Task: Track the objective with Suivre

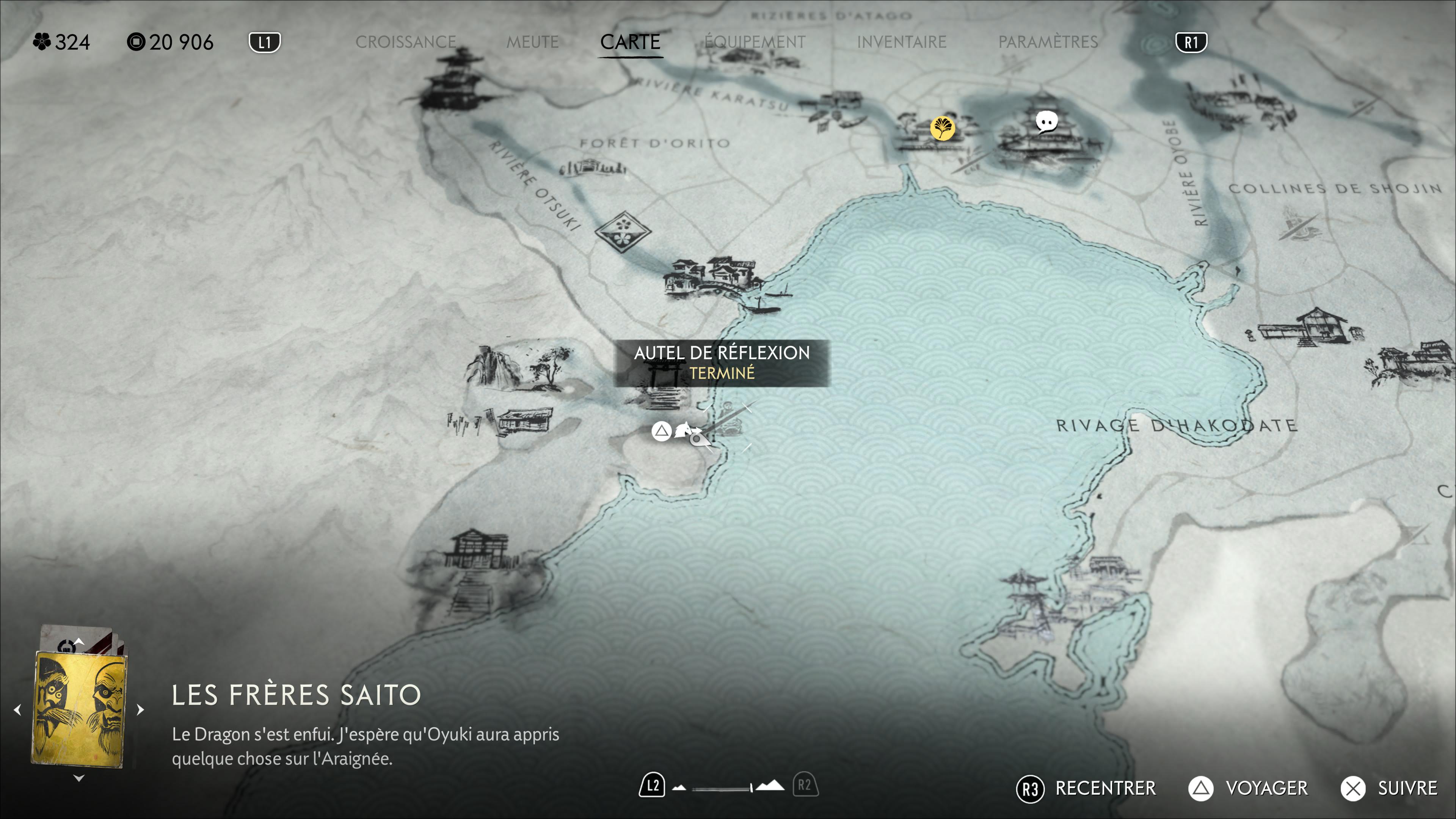Action: [x=1389, y=788]
